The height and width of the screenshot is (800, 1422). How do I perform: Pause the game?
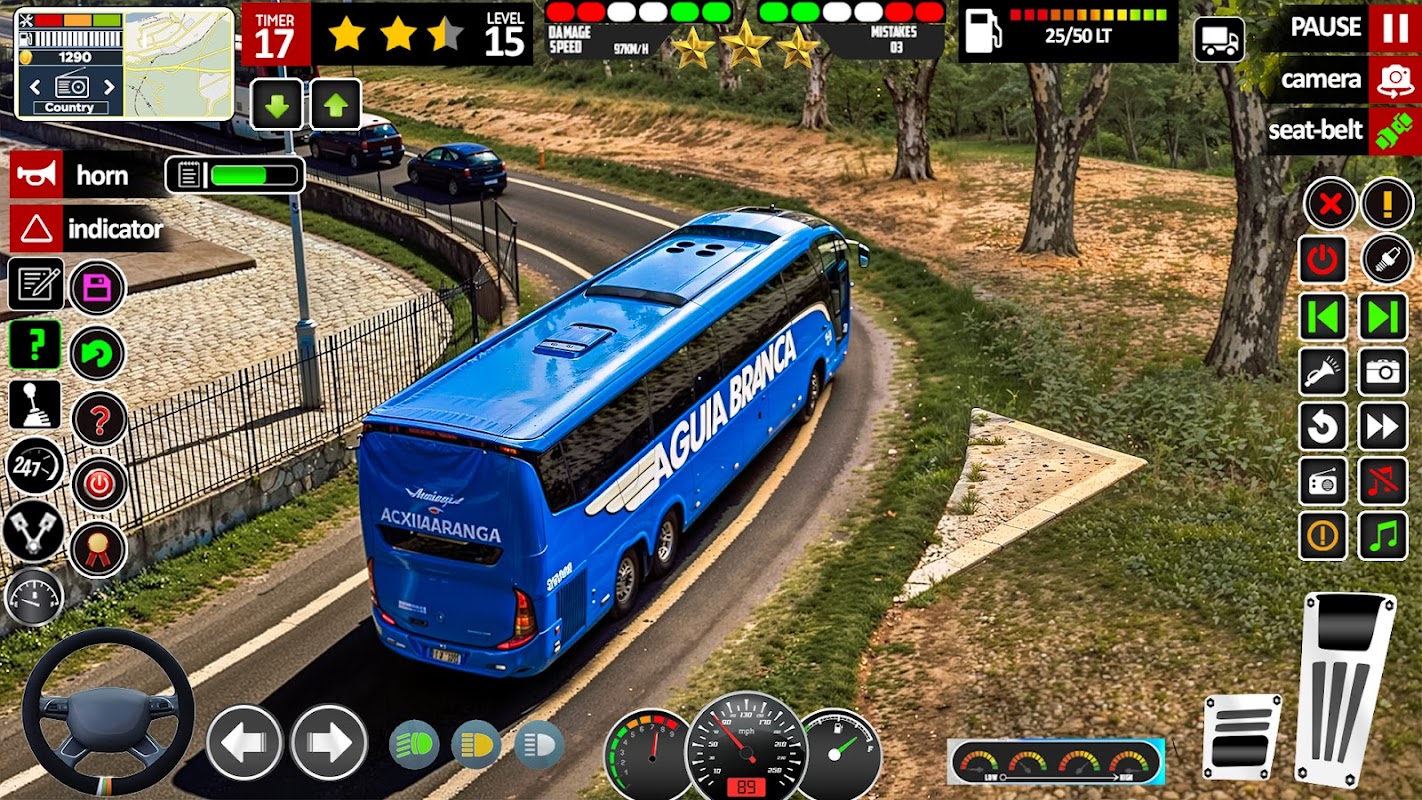(x=1394, y=27)
